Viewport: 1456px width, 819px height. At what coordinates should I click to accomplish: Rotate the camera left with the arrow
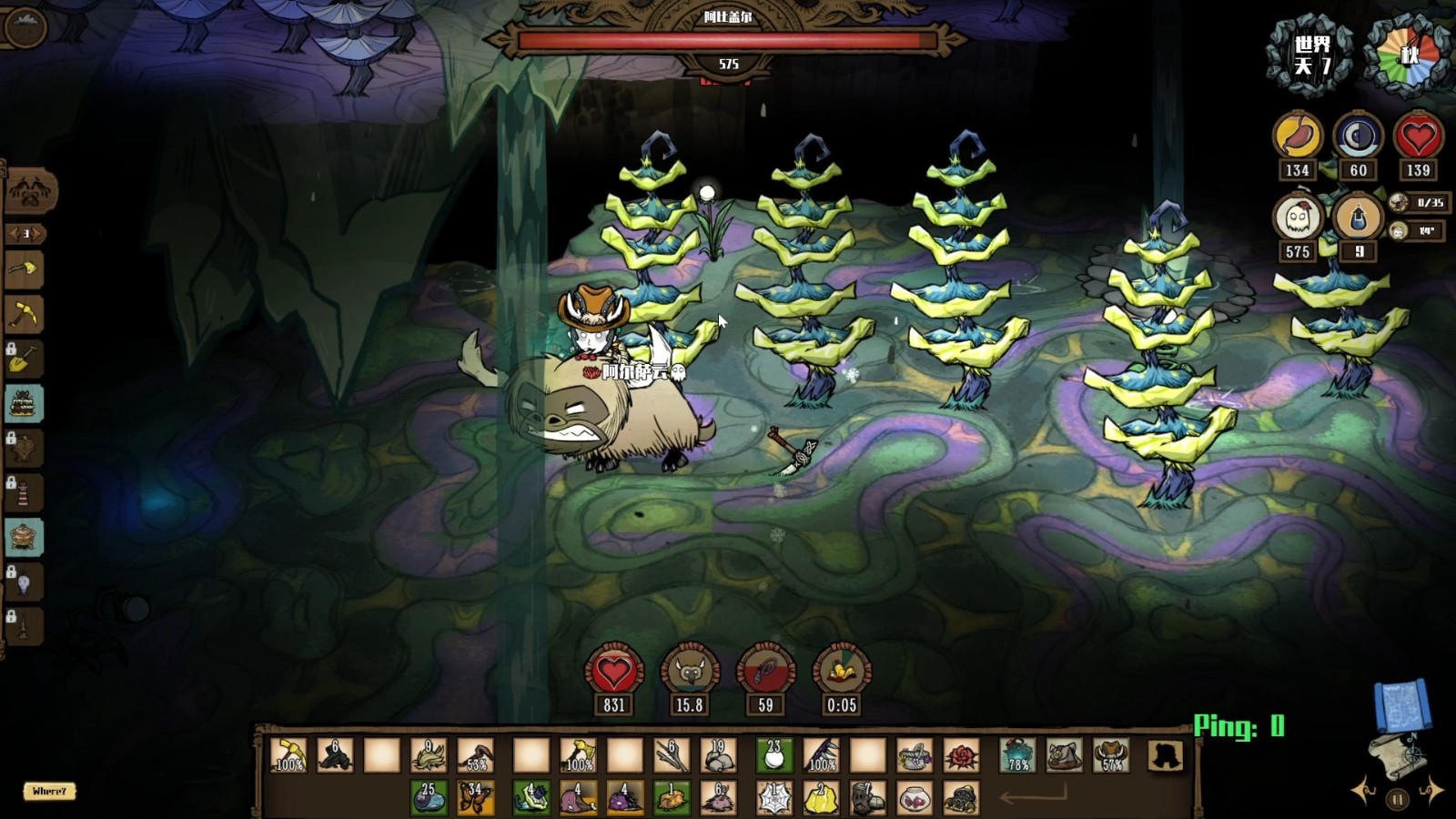[1364, 790]
